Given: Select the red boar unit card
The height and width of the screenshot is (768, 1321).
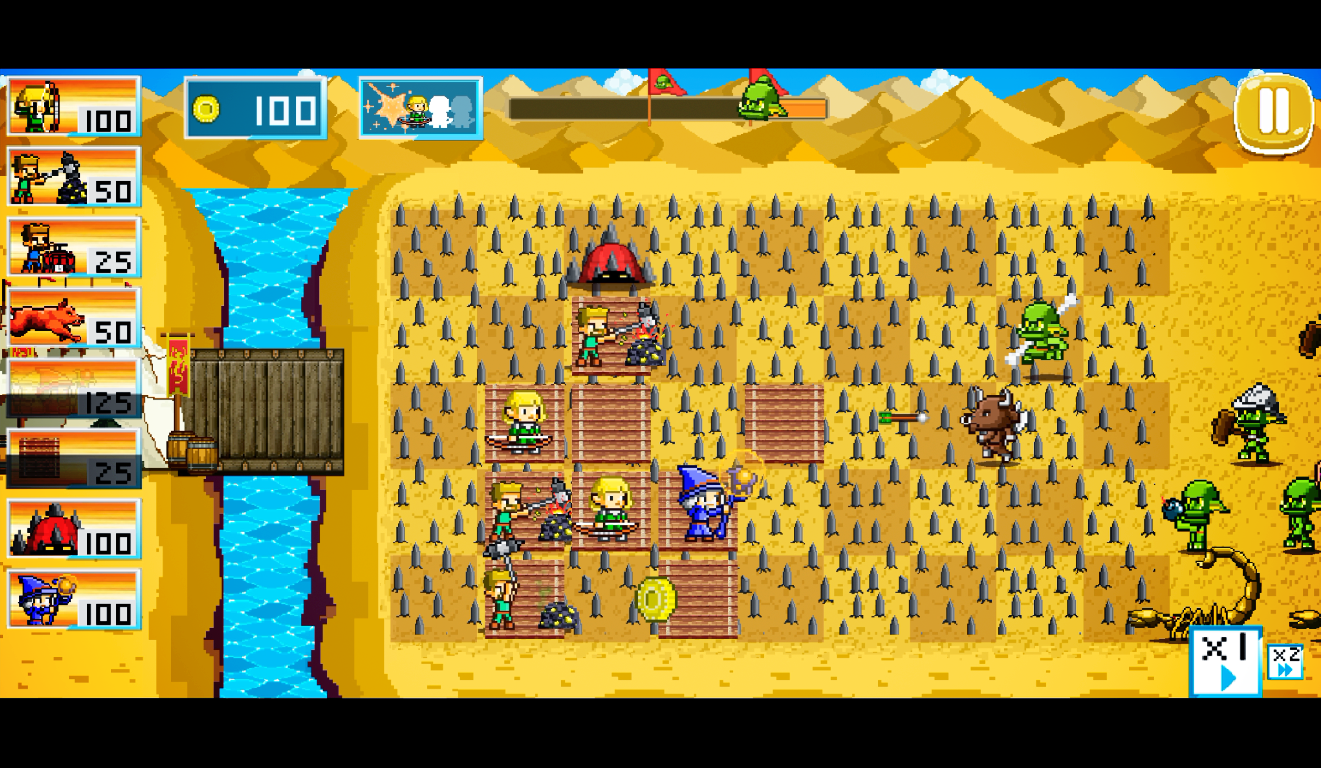Looking at the screenshot, I should click(73, 318).
